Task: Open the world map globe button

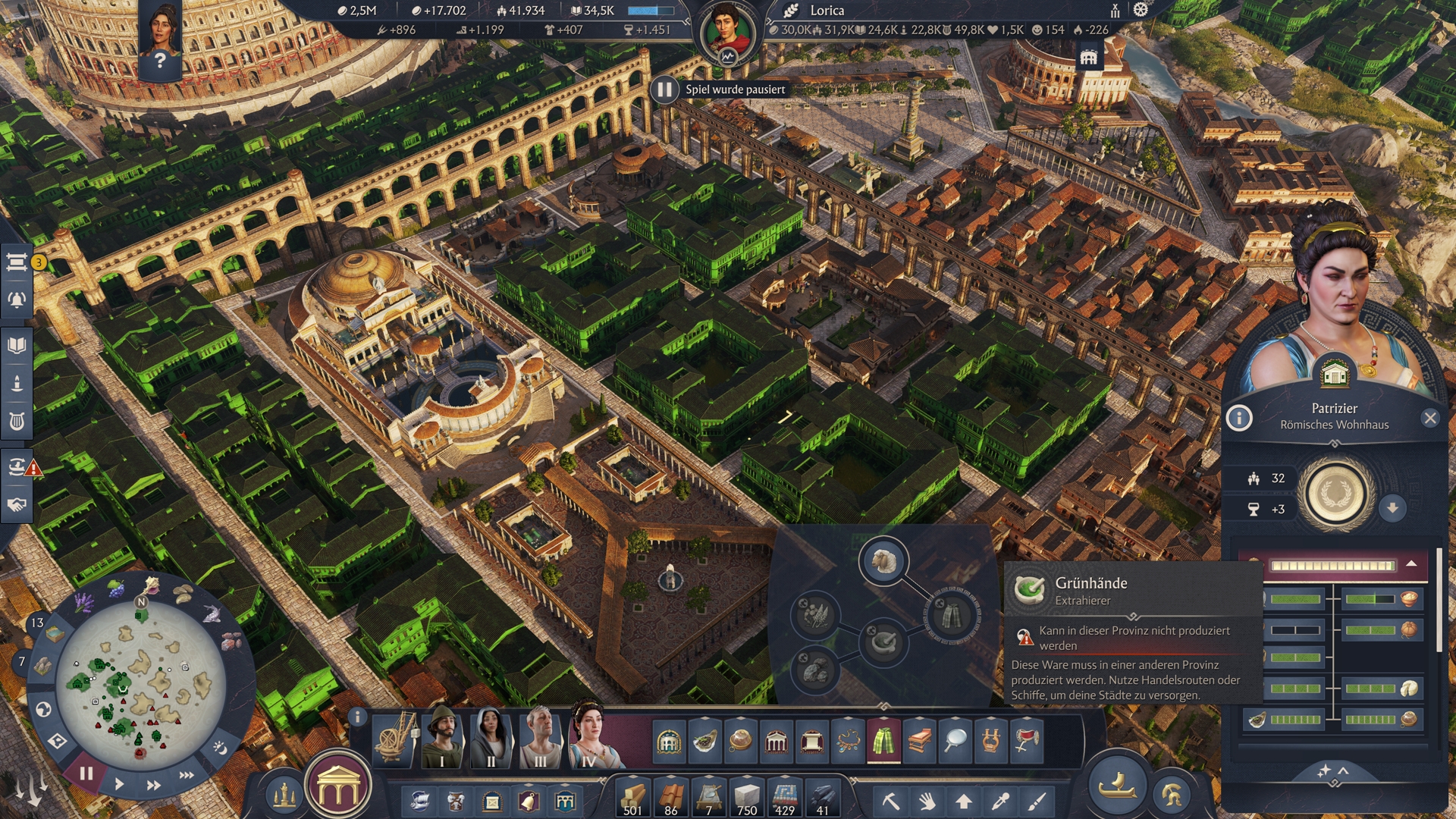Action: point(43,710)
